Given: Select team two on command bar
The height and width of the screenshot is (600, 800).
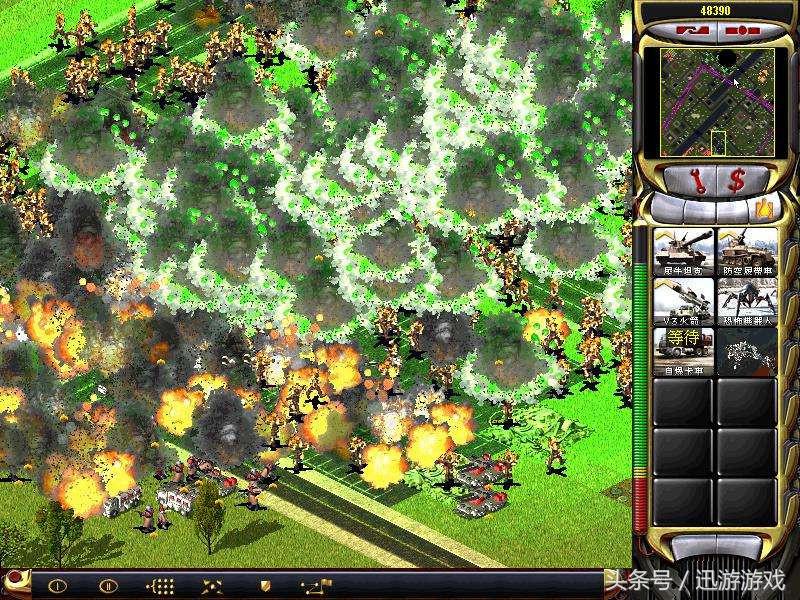Looking at the screenshot, I should tap(108, 585).
